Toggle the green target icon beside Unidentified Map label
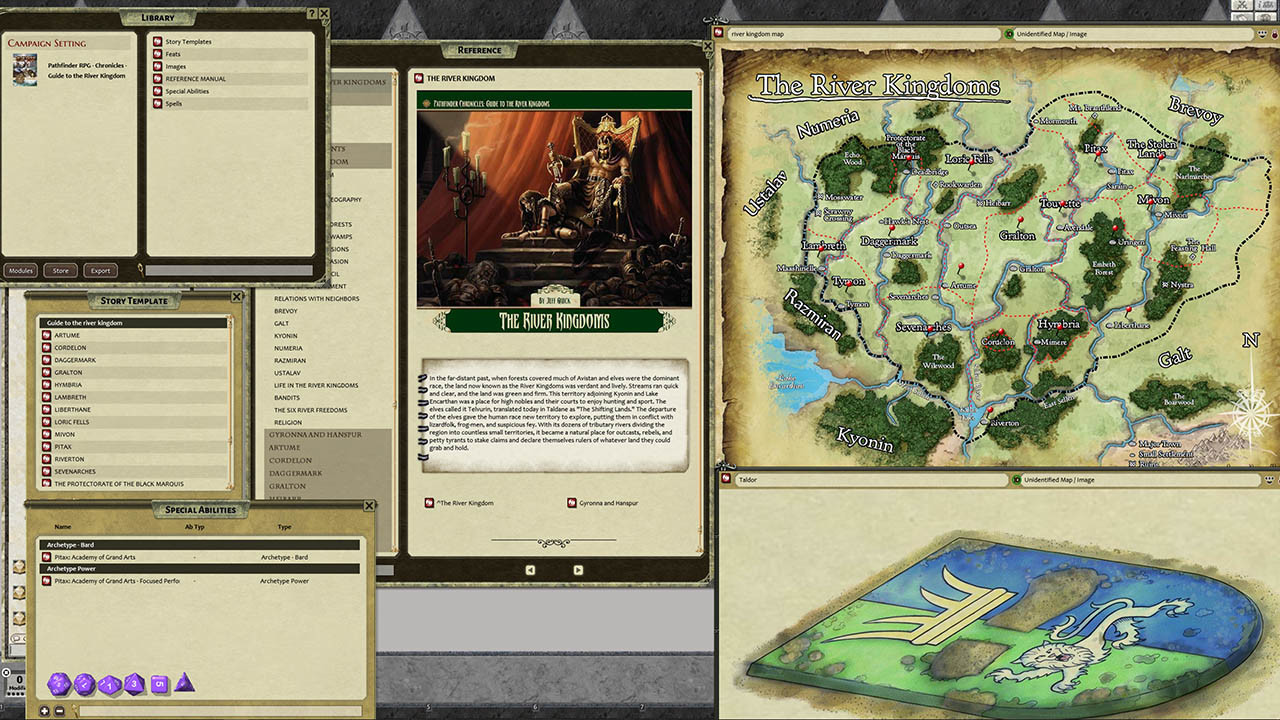The height and width of the screenshot is (720, 1280). pos(1011,33)
